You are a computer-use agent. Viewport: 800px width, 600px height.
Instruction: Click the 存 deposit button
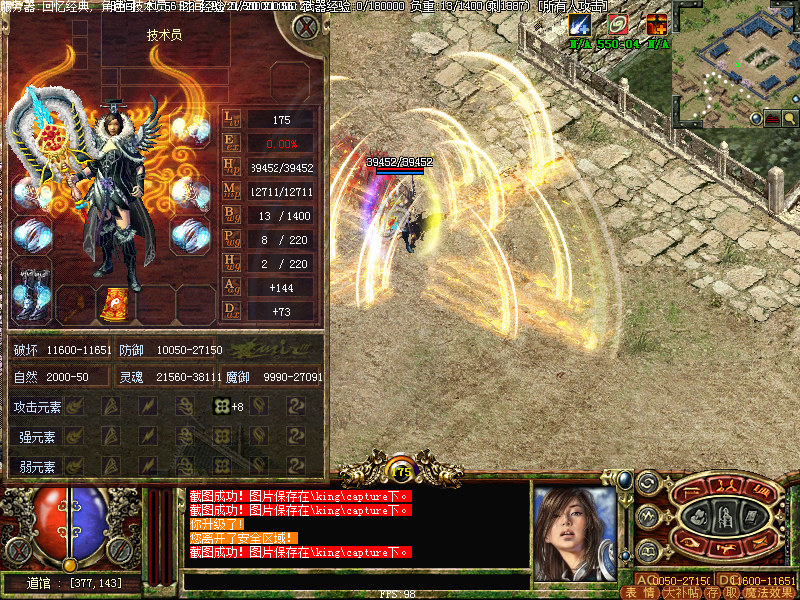[x=712, y=592]
